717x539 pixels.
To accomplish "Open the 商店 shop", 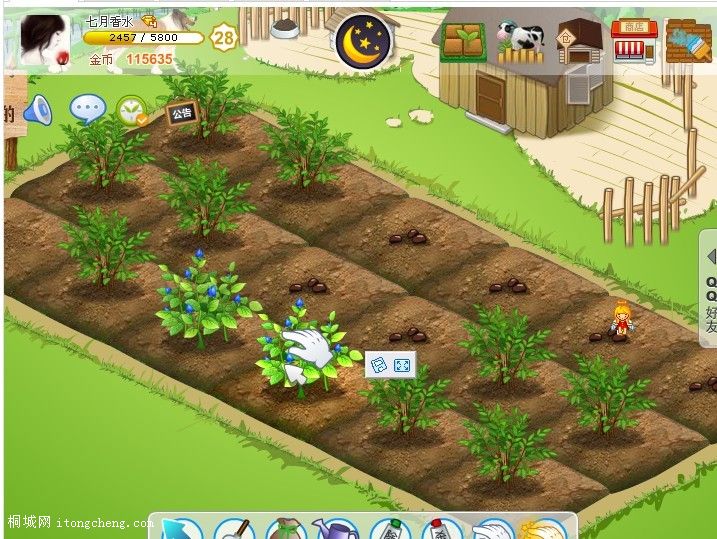I will (633, 41).
